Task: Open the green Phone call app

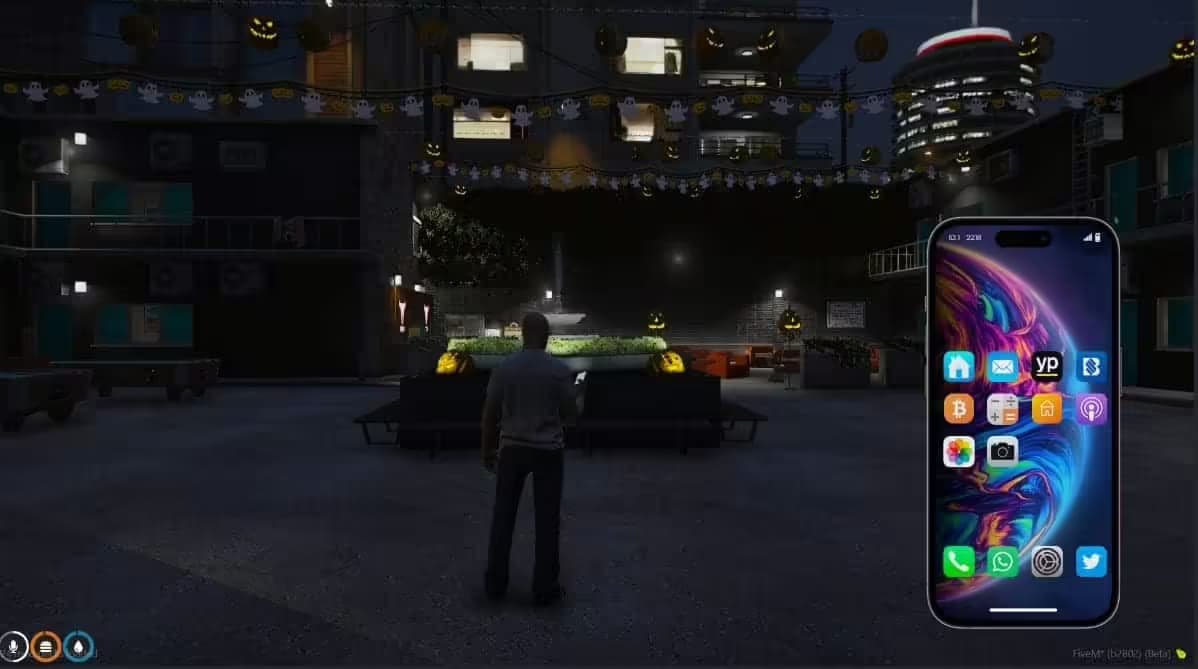Action: click(x=958, y=561)
